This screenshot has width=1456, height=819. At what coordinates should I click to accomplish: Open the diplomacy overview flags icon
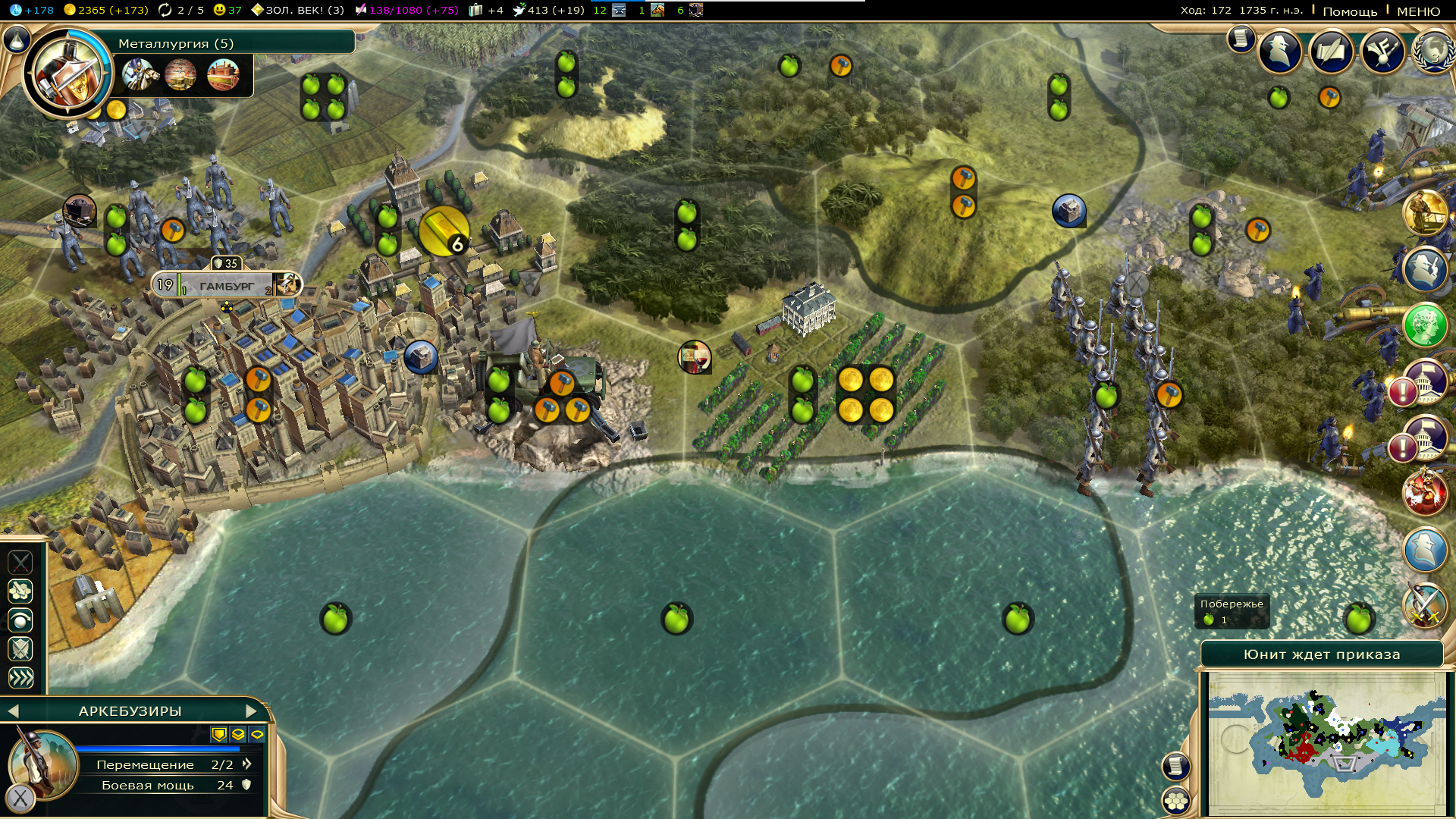click(1332, 52)
